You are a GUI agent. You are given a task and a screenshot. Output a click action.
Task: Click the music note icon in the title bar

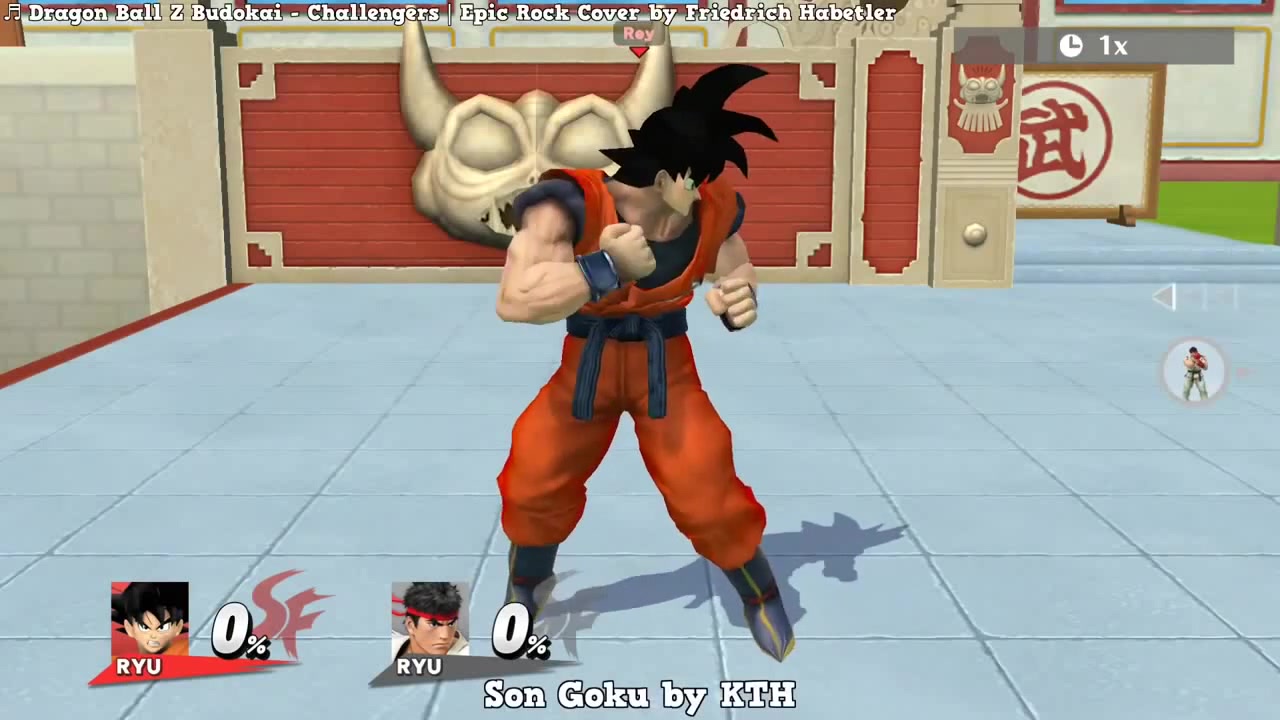[x=12, y=13]
